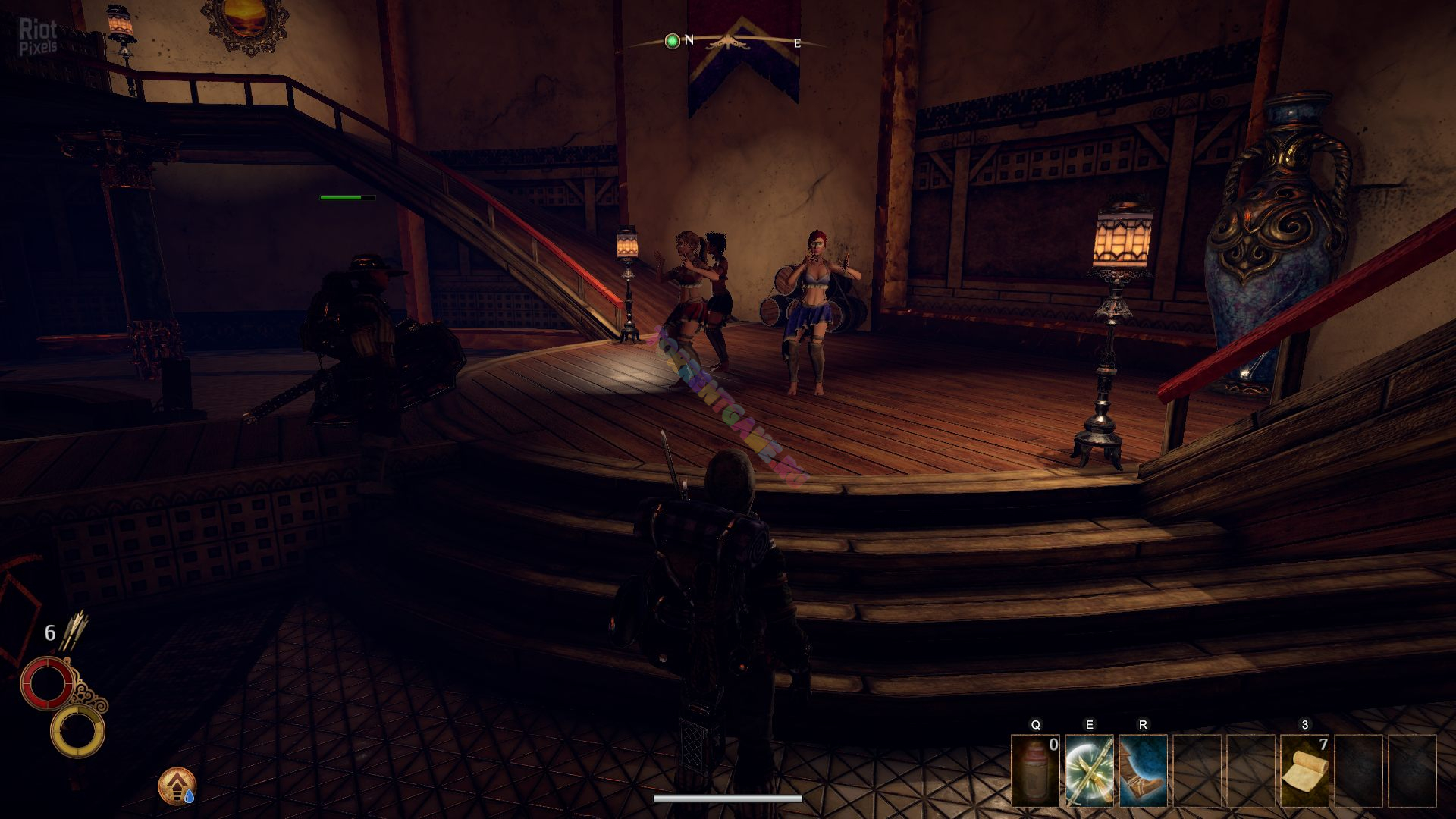Click the compass bar at the top

point(729,42)
